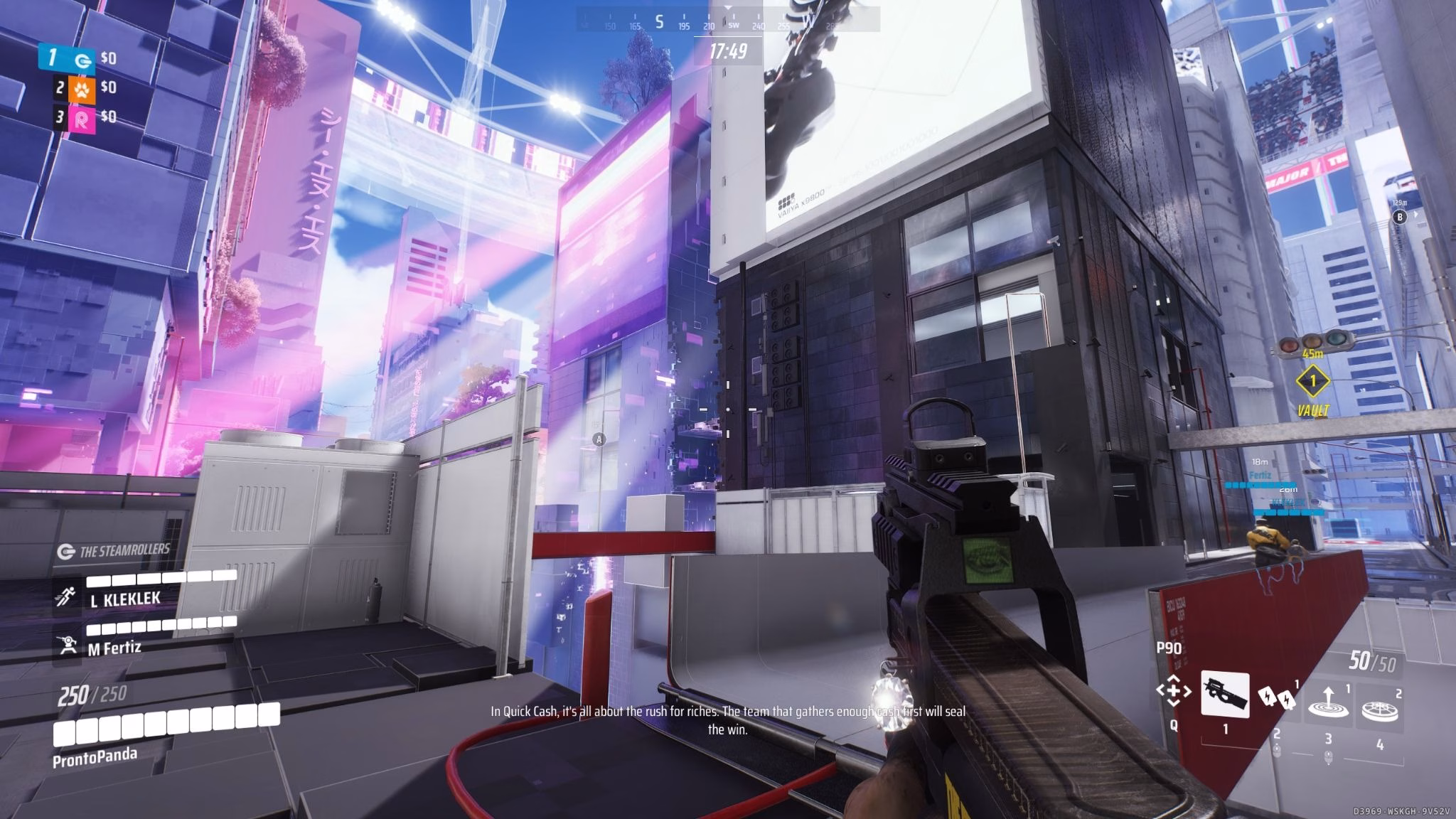Select the lightning cards gadget slot
The width and height of the screenshot is (1456, 819).
tap(1277, 699)
